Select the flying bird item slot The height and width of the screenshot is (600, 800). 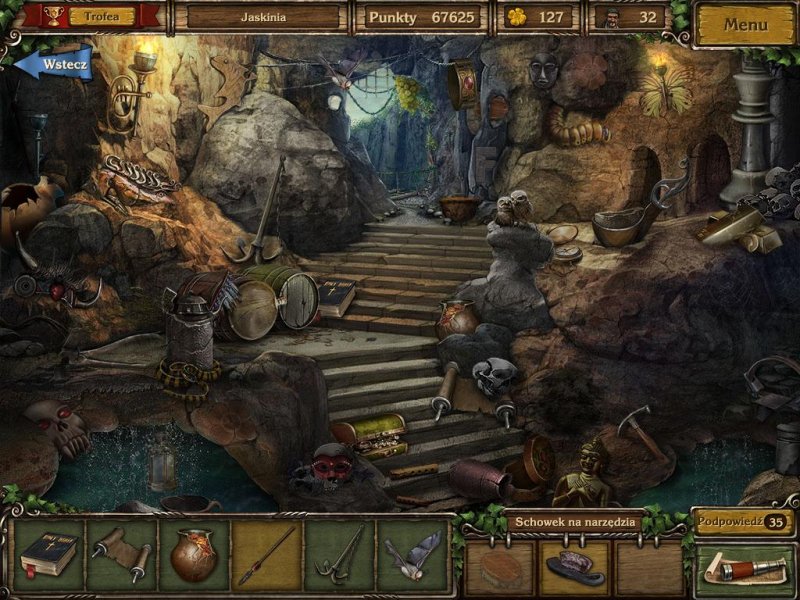tap(413, 555)
